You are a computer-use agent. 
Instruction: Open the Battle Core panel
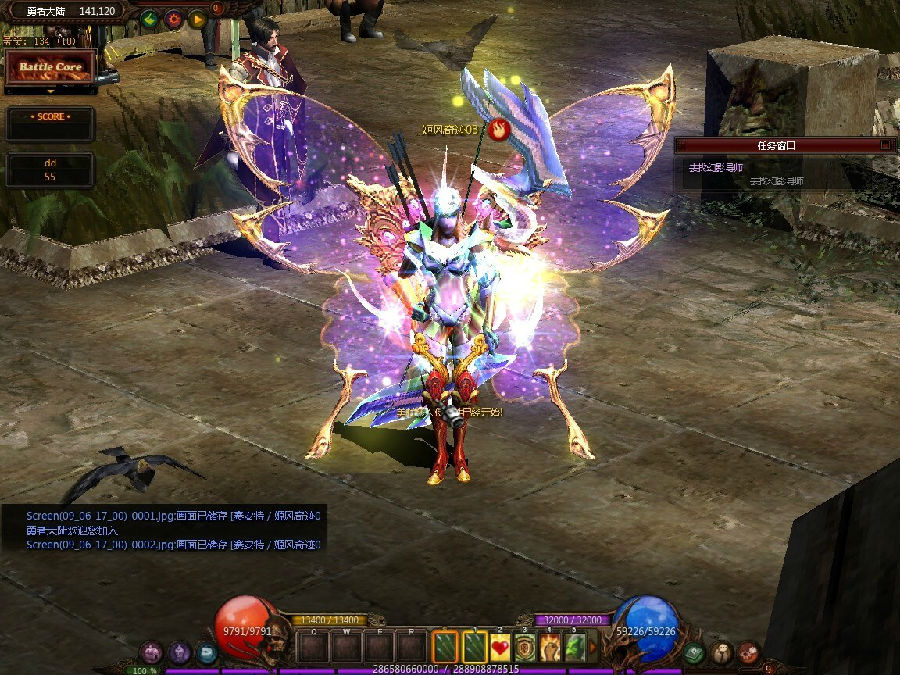[x=50, y=67]
